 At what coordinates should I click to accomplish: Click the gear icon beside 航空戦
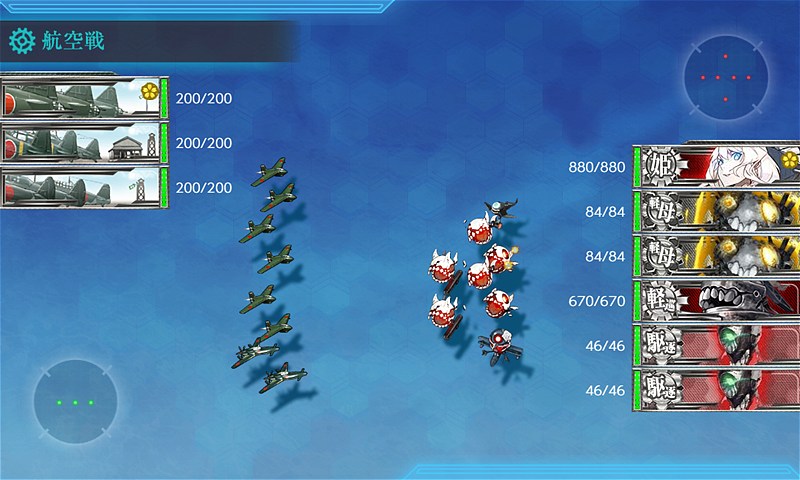point(22,41)
